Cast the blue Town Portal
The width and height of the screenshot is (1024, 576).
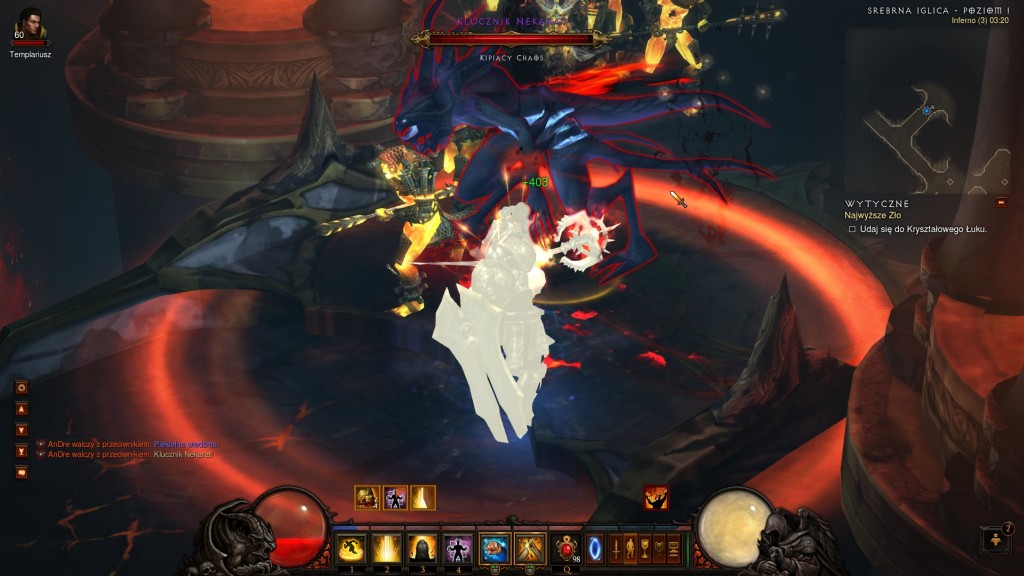point(595,548)
